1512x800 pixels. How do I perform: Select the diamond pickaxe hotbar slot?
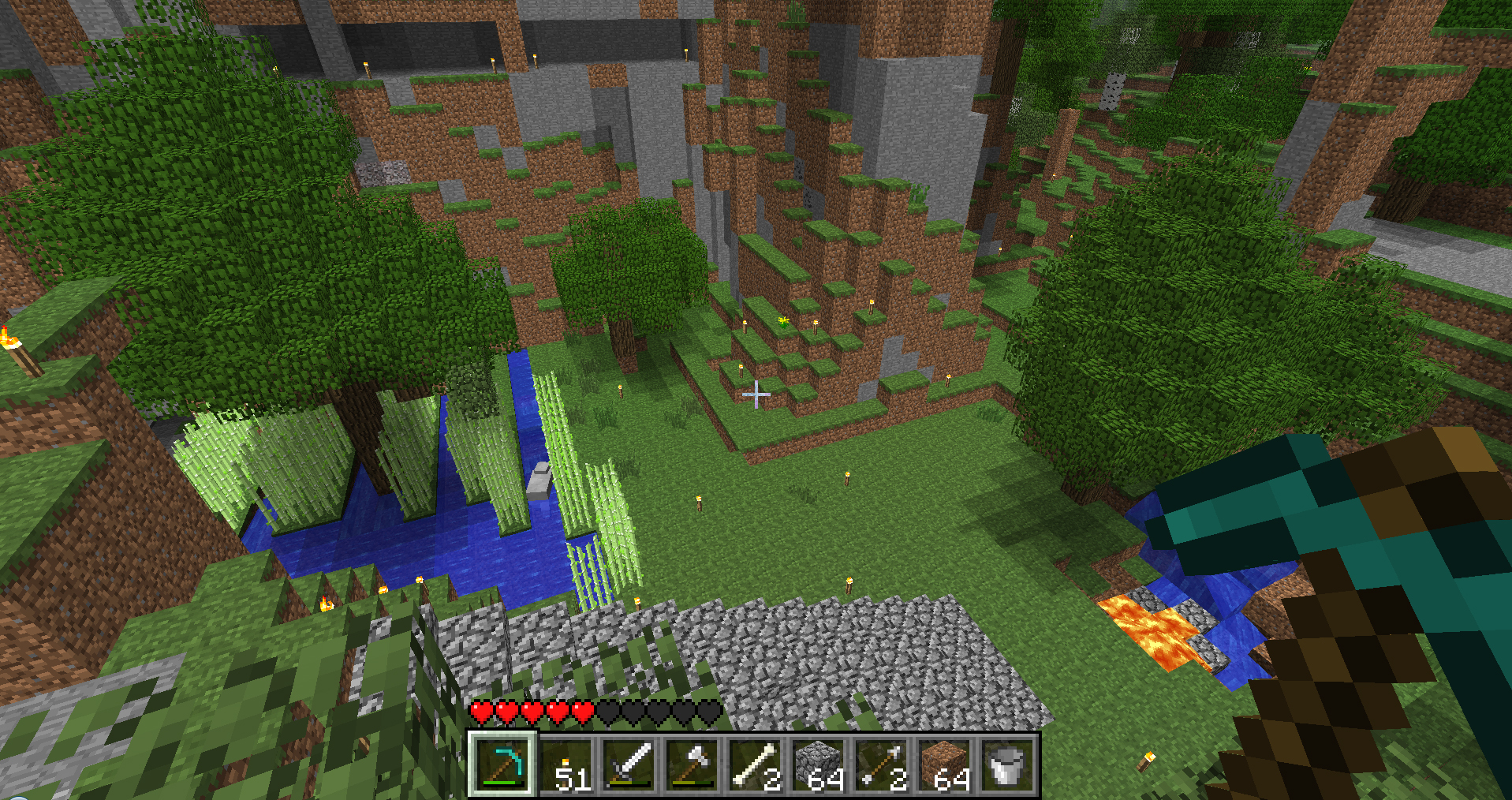coord(503,764)
